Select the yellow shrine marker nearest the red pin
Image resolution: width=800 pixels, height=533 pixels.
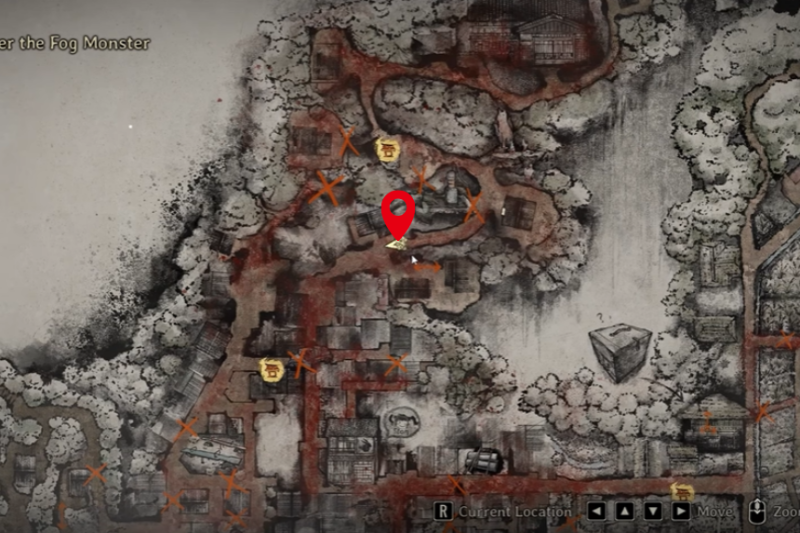[387, 150]
